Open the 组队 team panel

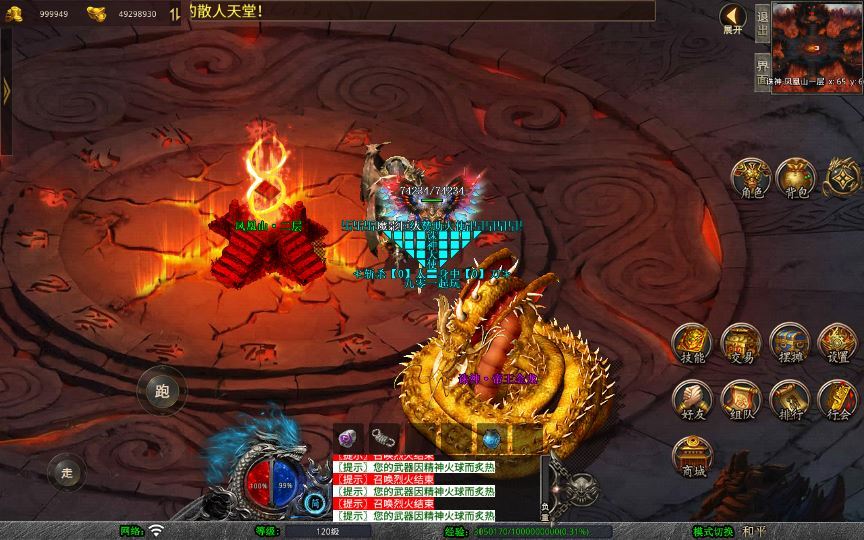[x=741, y=400]
